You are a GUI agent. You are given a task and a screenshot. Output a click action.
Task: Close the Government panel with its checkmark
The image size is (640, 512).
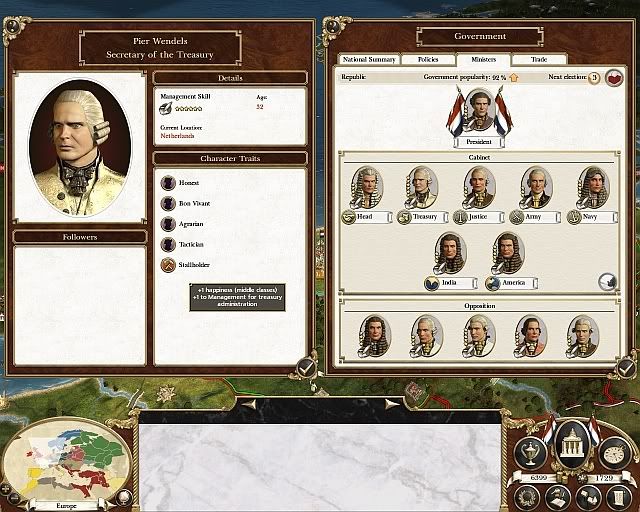coord(626,367)
